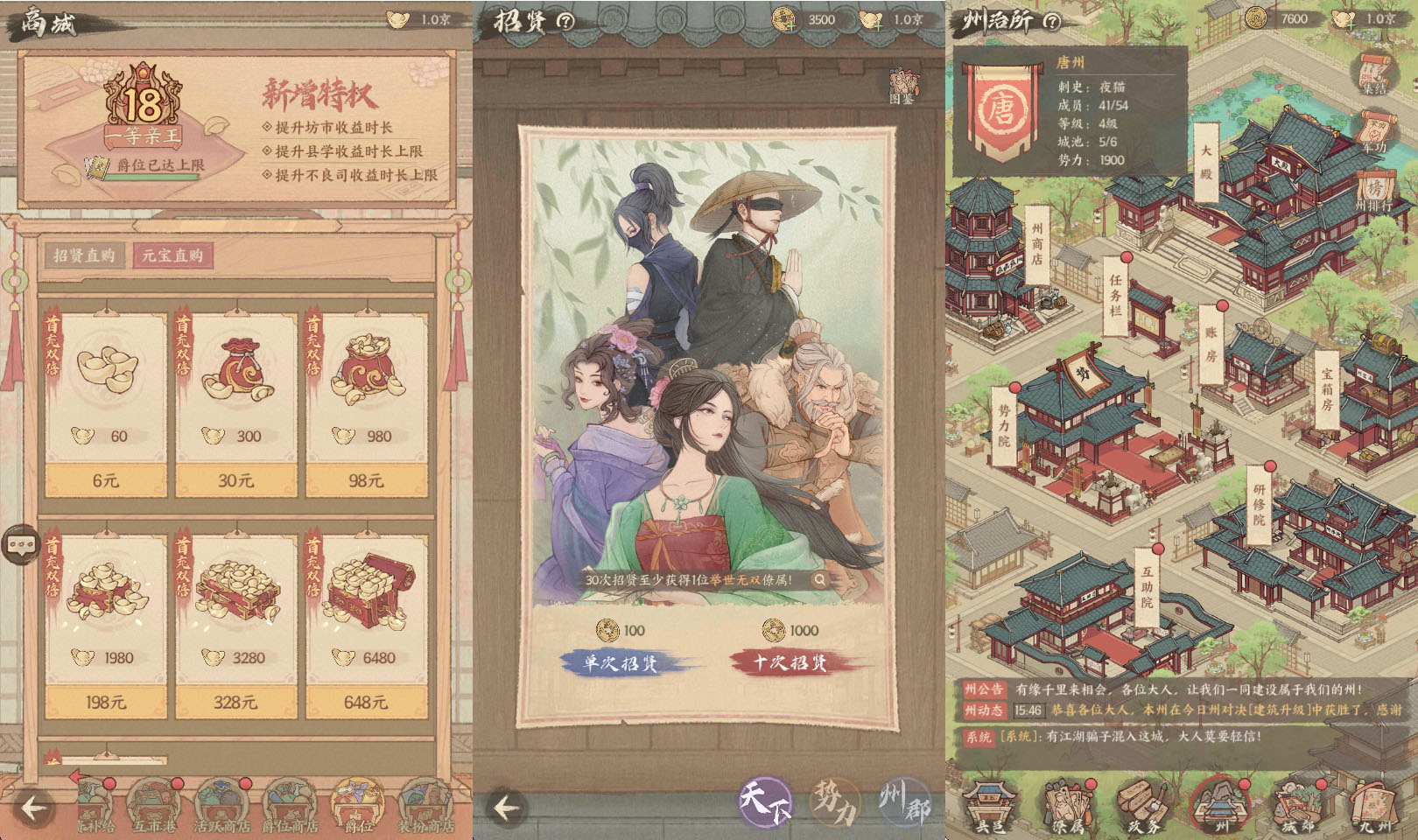Do a single recruit with 单次招贤

point(621,662)
